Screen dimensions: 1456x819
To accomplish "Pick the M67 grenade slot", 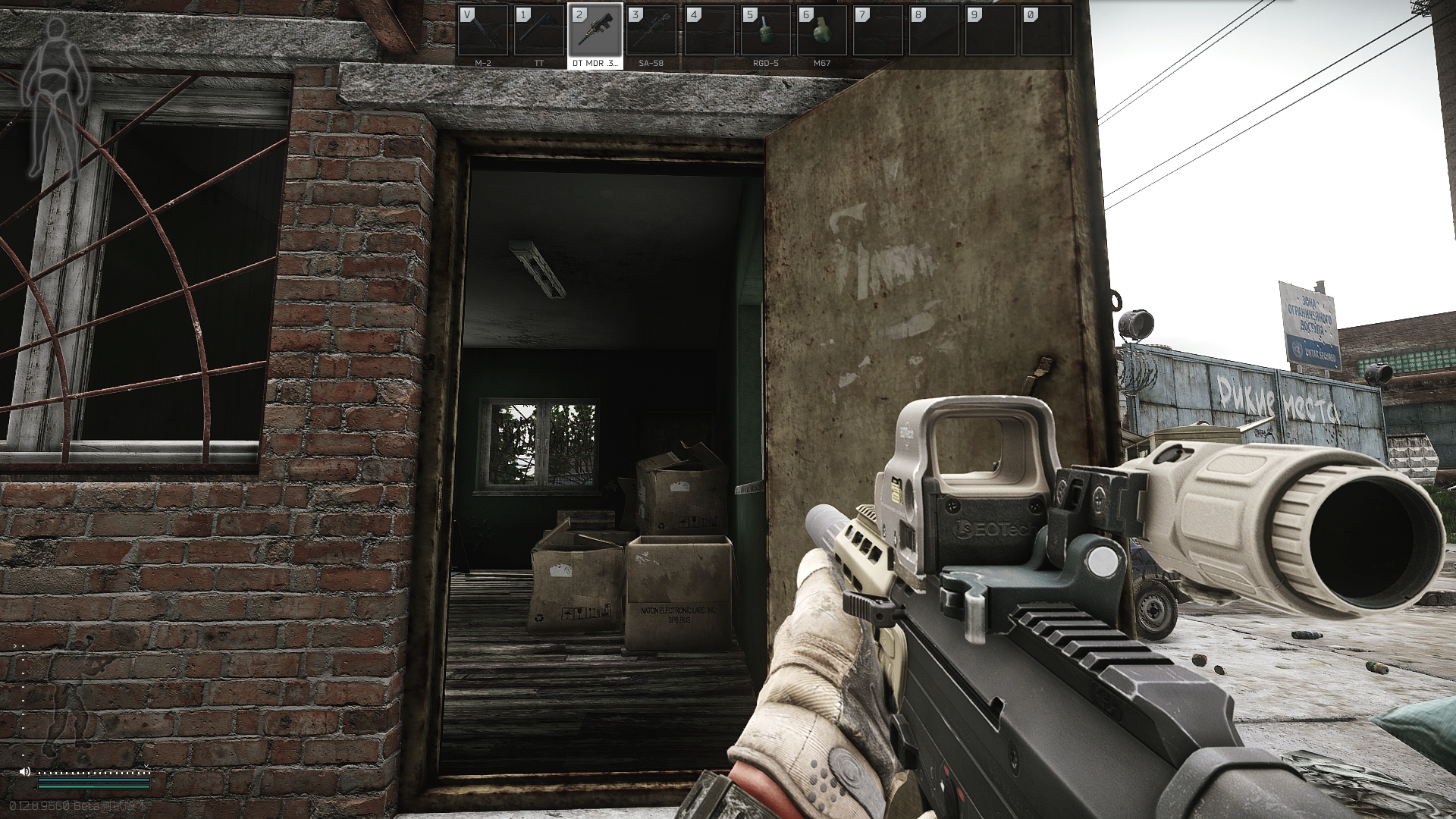I will [822, 32].
